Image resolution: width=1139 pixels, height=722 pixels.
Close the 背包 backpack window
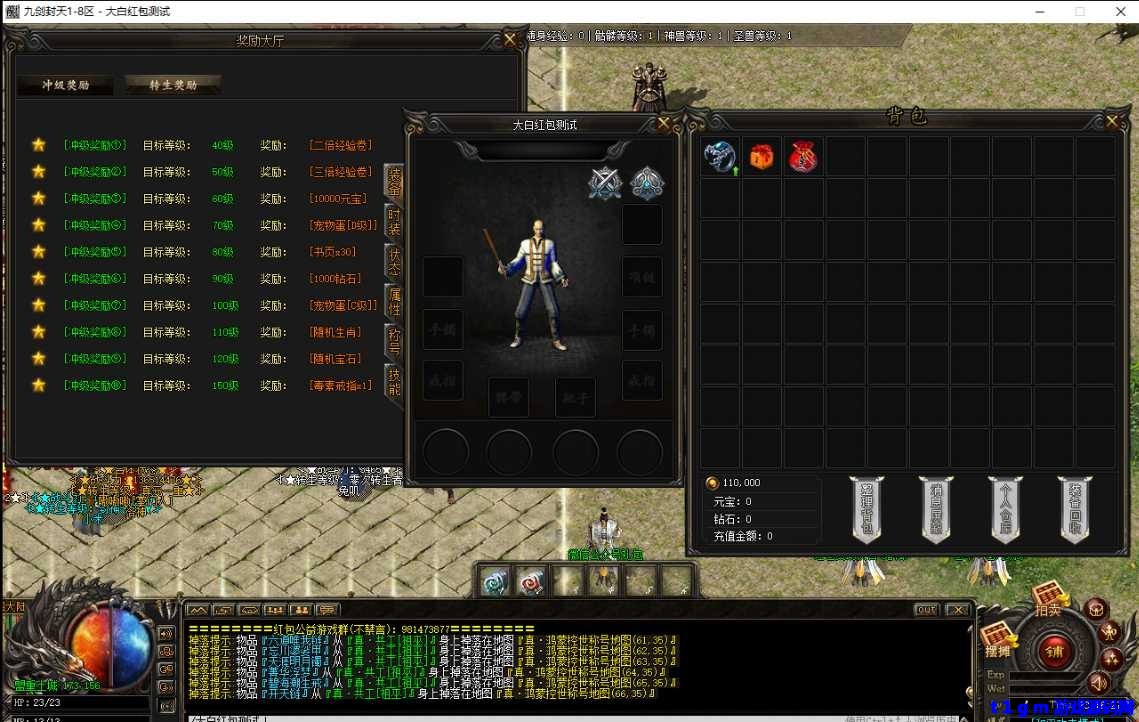(x=1112, y=121)
